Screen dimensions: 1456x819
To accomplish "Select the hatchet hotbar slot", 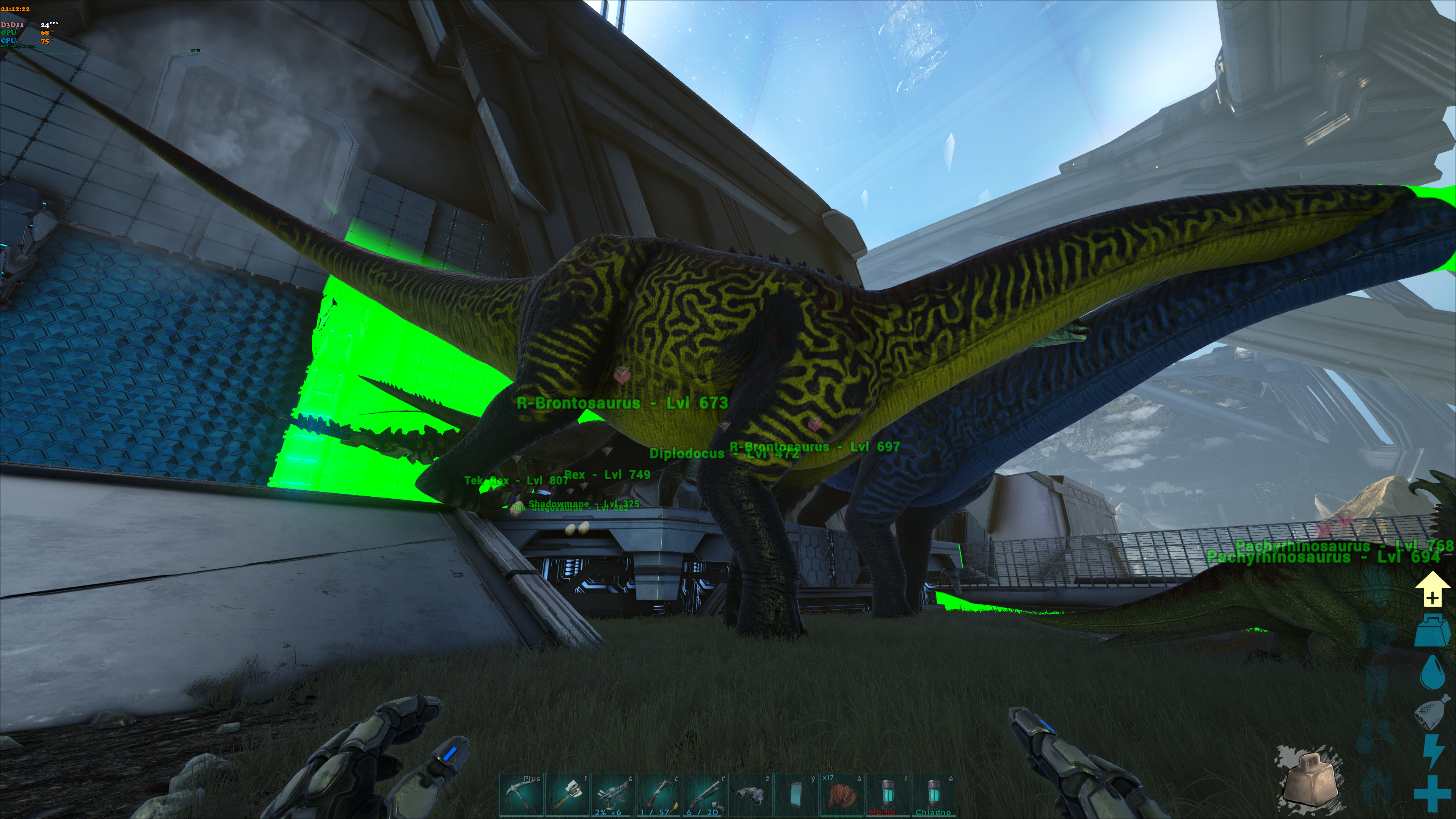I will [x=567, y=795].
